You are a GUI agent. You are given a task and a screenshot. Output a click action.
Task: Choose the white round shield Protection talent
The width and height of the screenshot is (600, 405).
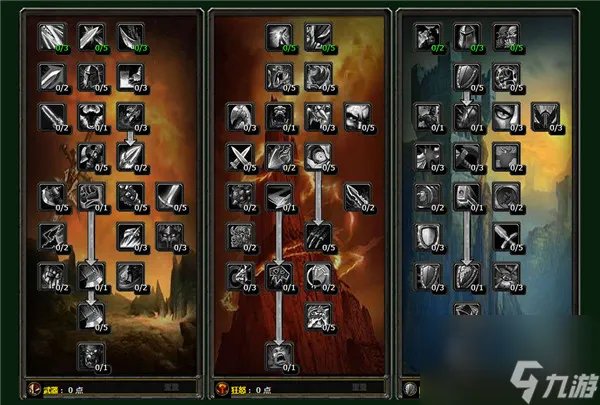click(x=426, y=235)
